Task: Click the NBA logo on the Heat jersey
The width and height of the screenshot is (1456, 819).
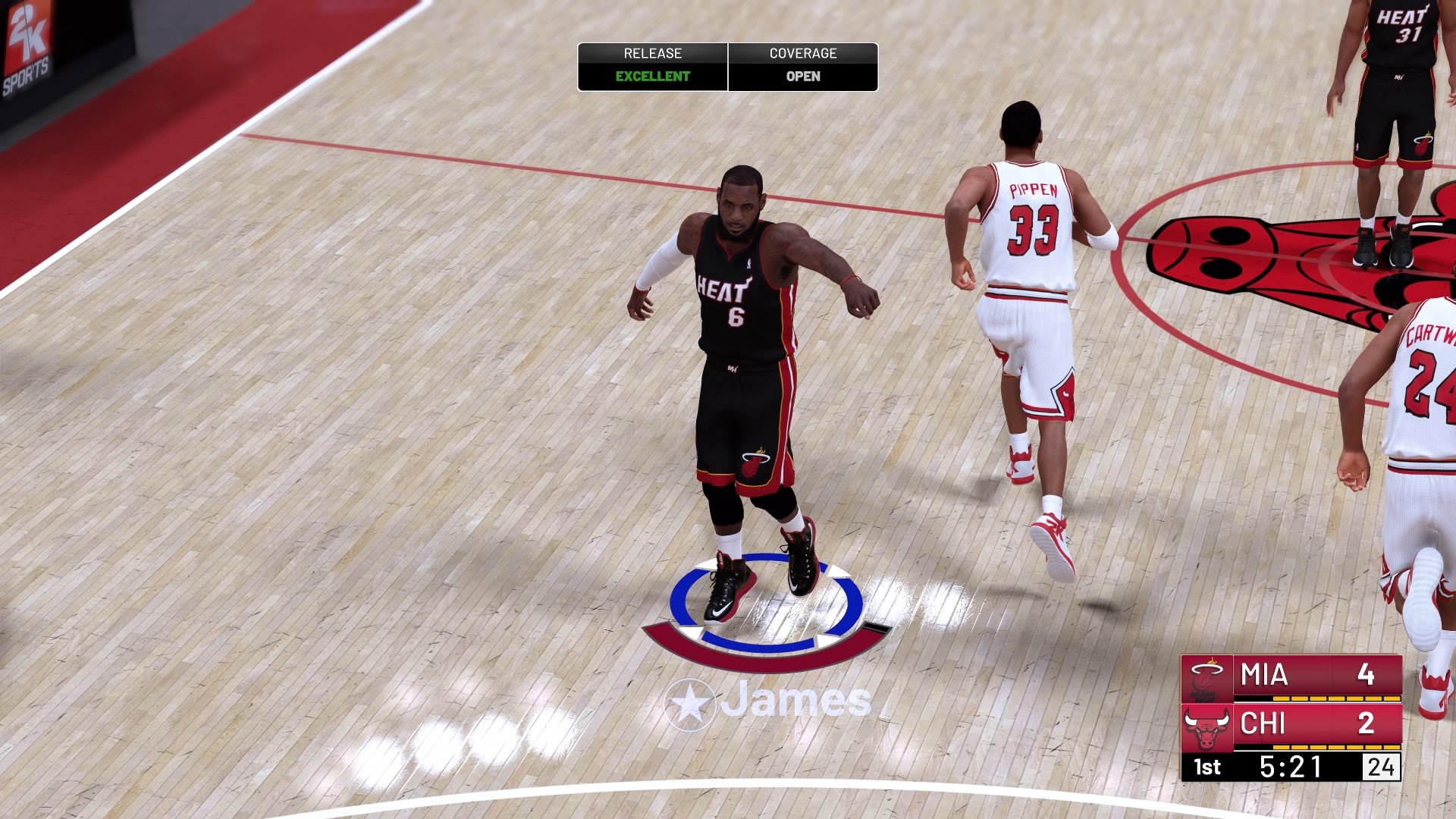Action: 750,262
